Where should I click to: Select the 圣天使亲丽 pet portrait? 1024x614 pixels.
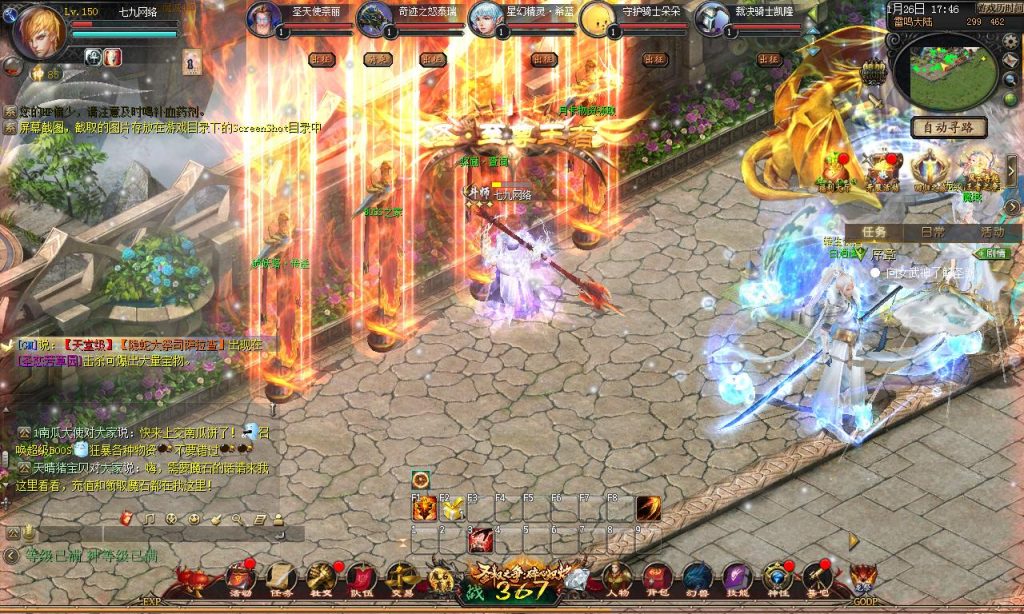(x=265, y=19)
